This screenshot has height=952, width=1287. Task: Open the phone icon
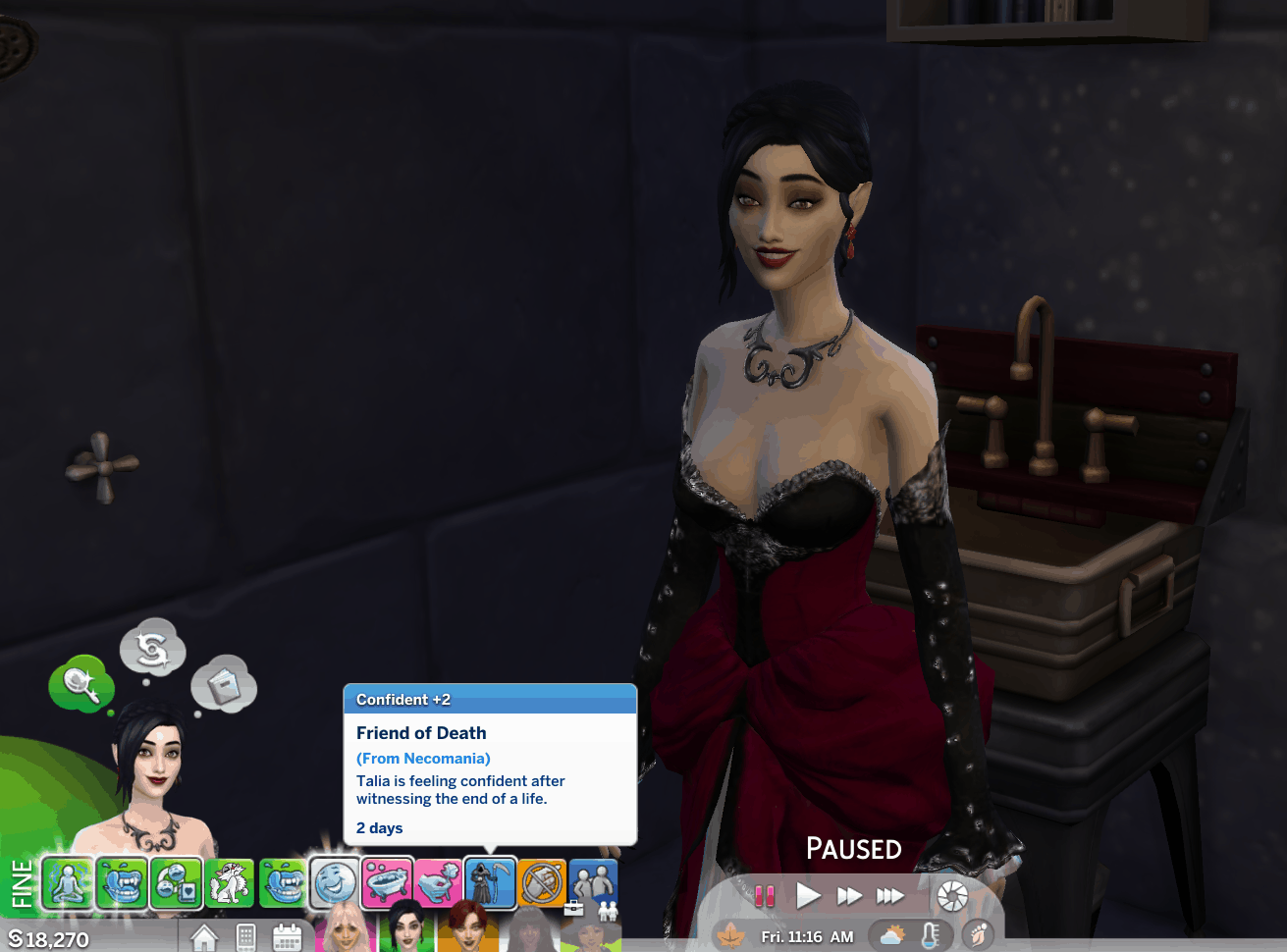point(246,937)
